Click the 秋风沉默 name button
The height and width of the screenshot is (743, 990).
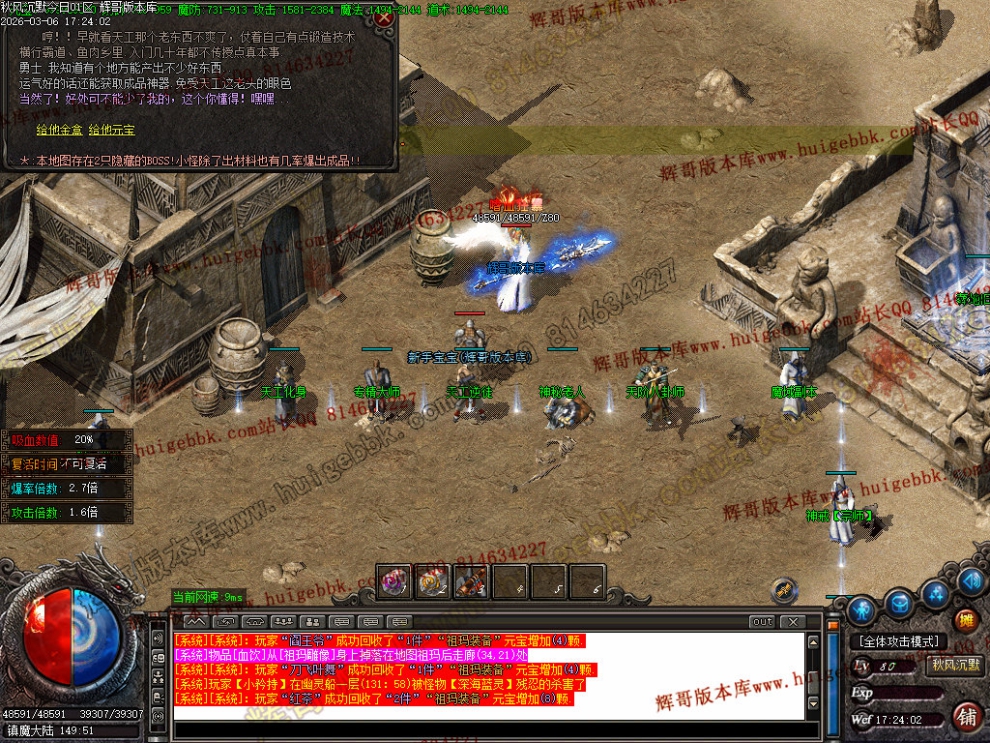pos(956,665)
